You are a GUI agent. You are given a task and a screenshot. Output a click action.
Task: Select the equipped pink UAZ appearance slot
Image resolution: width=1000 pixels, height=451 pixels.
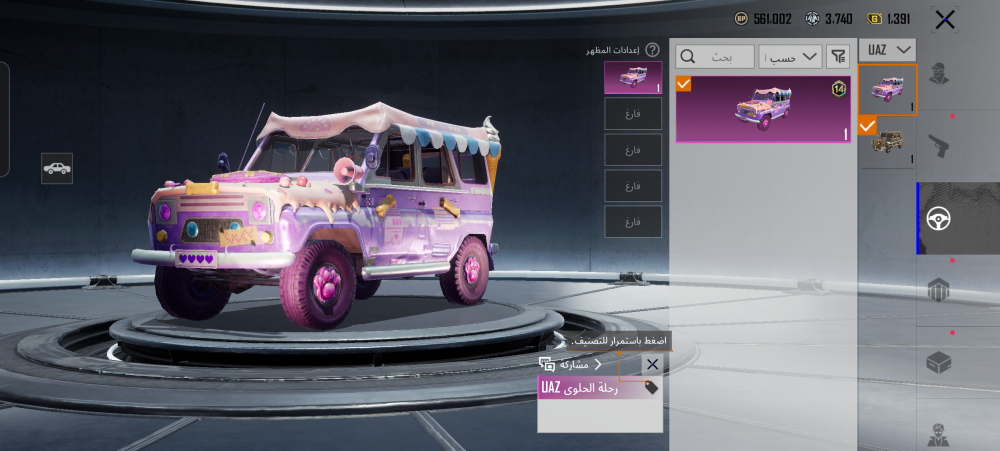pyautogui.click(x=633, y=78)
